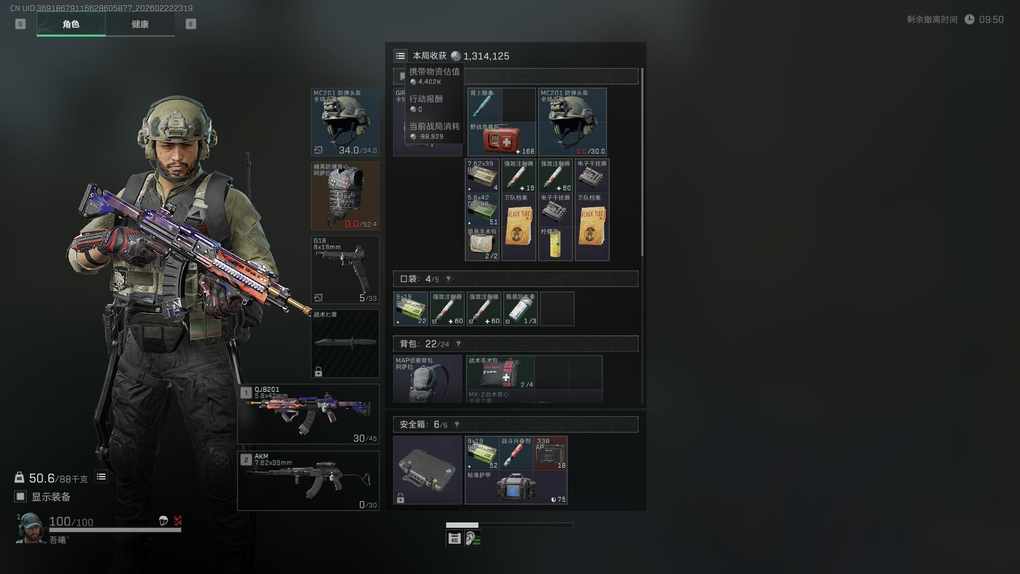Open the 健康 (Health) tab

tap(140, 24)
